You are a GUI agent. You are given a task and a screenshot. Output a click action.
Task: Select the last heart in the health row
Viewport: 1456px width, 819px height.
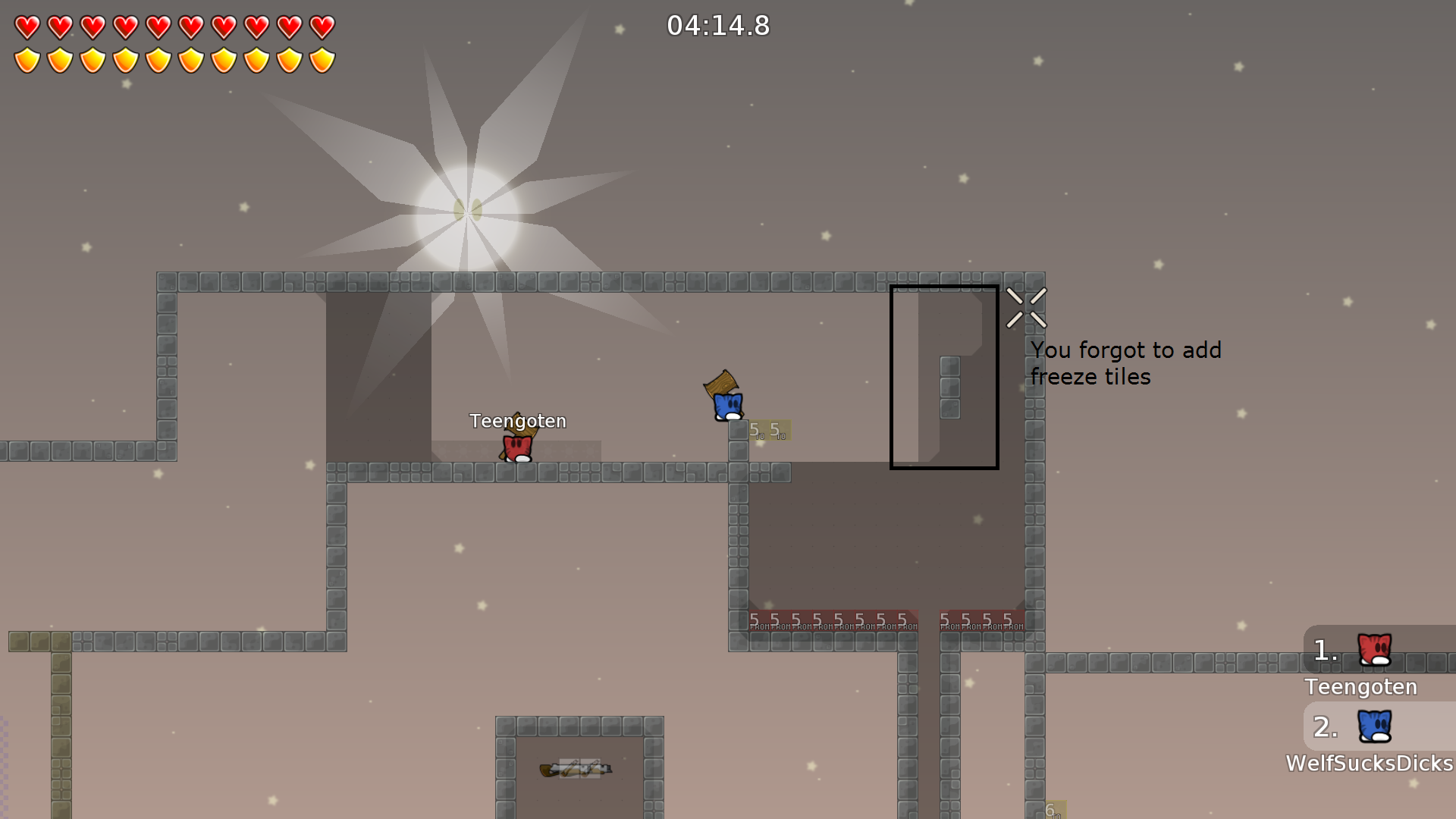click(x=322, y=27)
